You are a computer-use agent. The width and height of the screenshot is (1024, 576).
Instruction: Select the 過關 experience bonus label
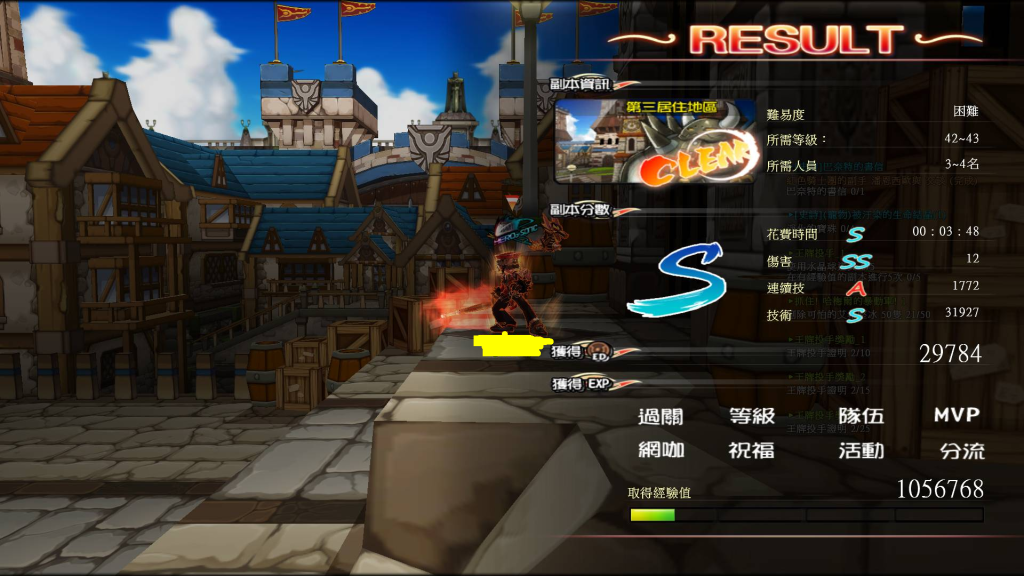pyautogui.click(x=661, y=416)
